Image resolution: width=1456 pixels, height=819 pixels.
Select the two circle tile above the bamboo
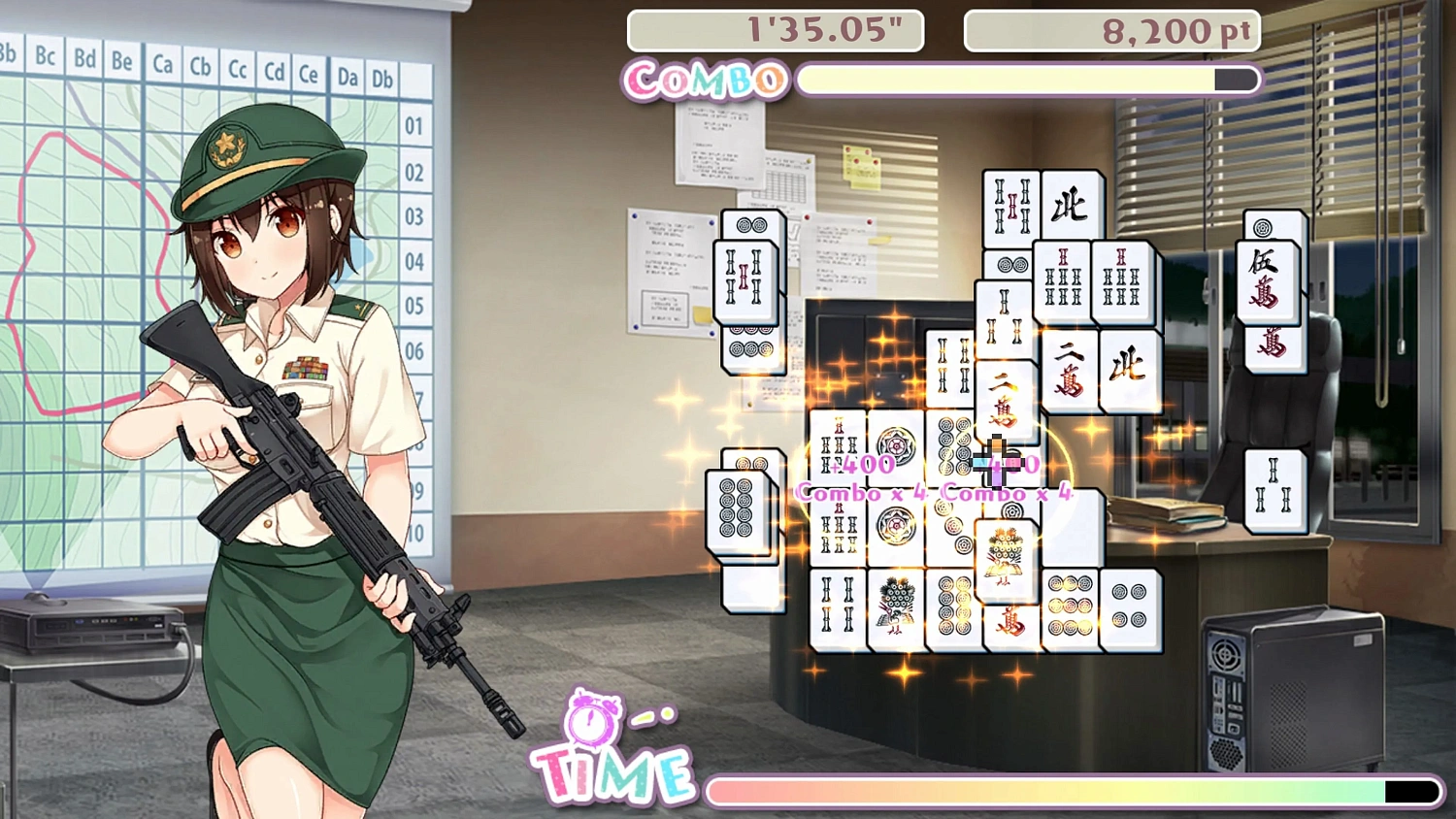(x=1012, y=263)
